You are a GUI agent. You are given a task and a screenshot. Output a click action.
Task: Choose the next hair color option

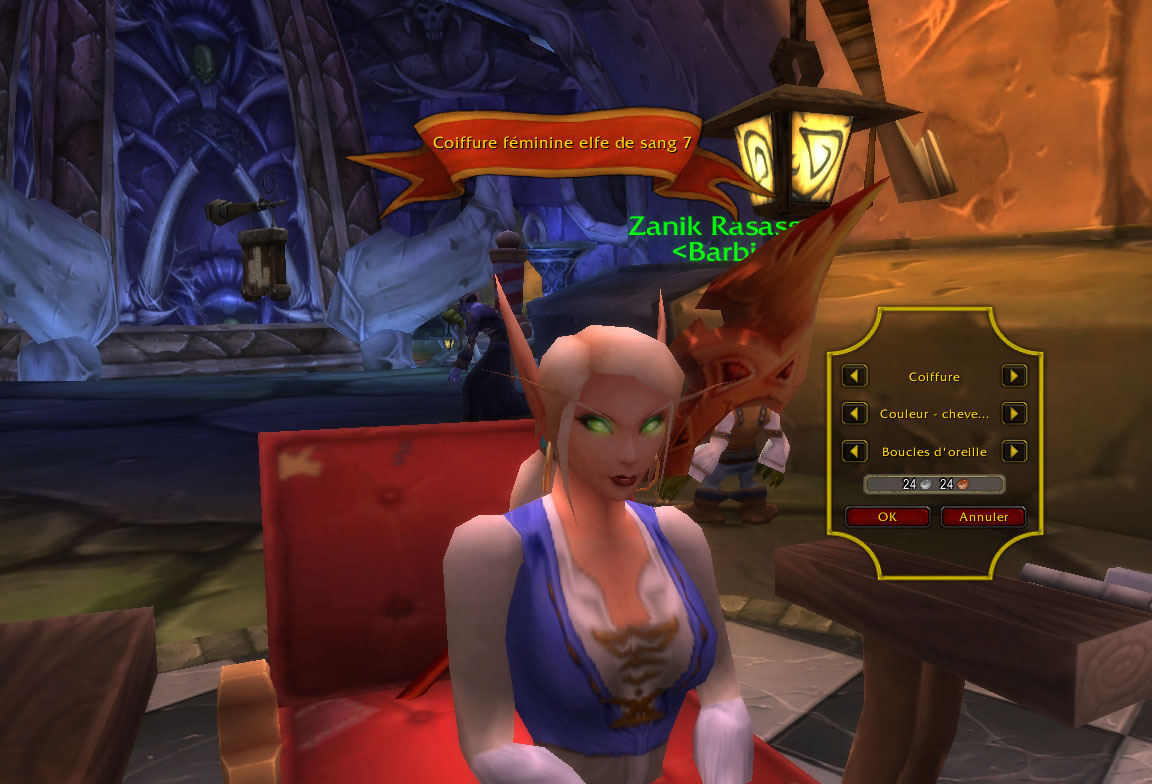1014,413
